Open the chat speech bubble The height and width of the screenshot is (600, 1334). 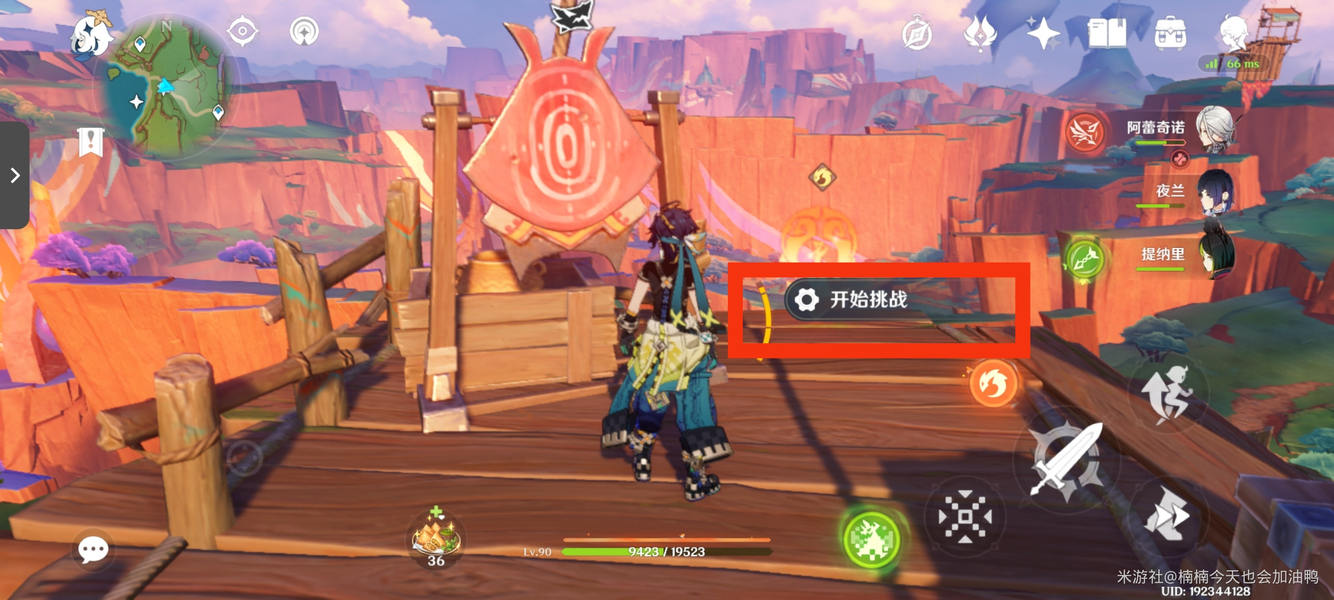pyautogui.click(x=93, y=548)
